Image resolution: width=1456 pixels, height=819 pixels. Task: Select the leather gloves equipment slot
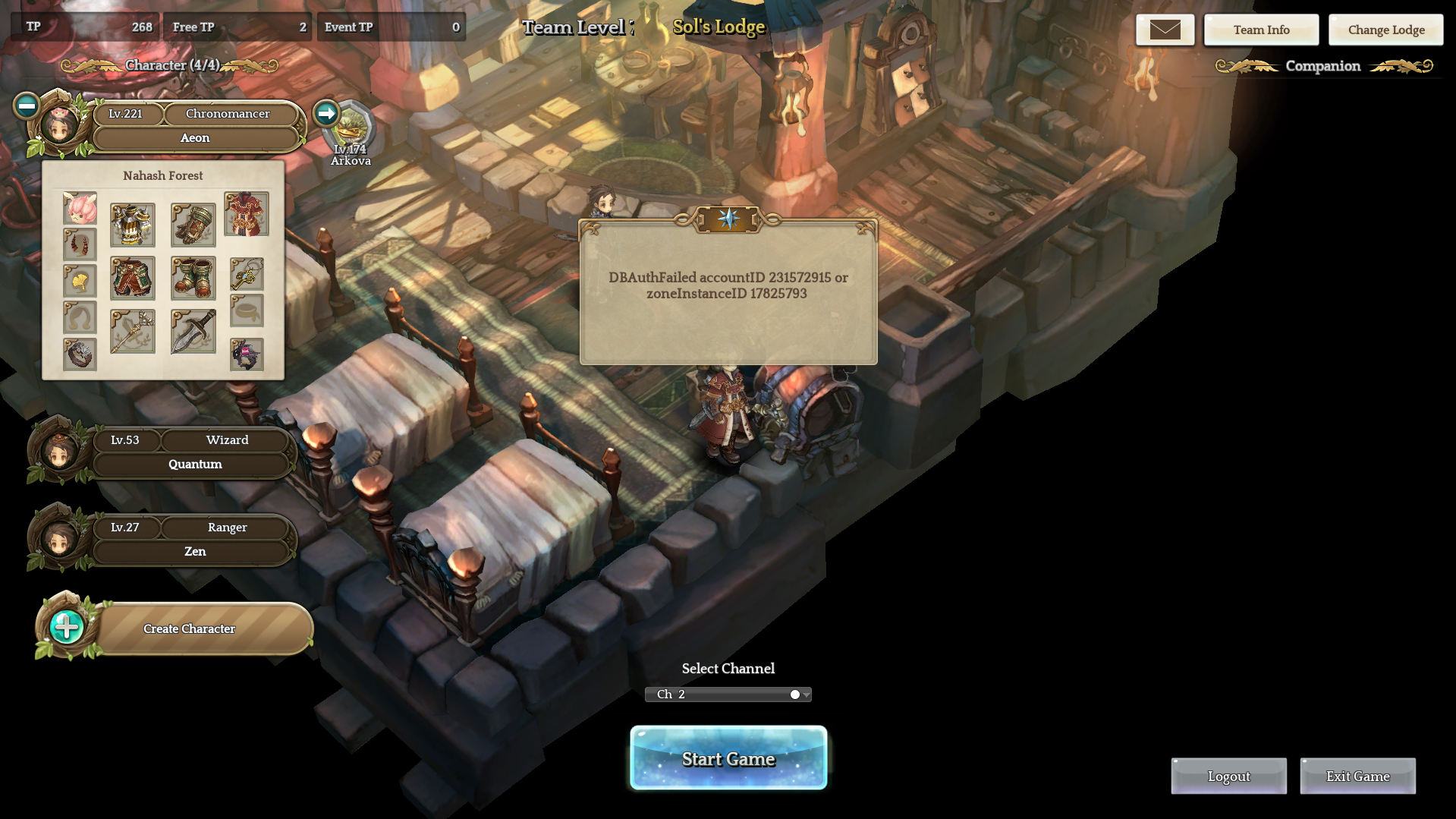(193, 225)
